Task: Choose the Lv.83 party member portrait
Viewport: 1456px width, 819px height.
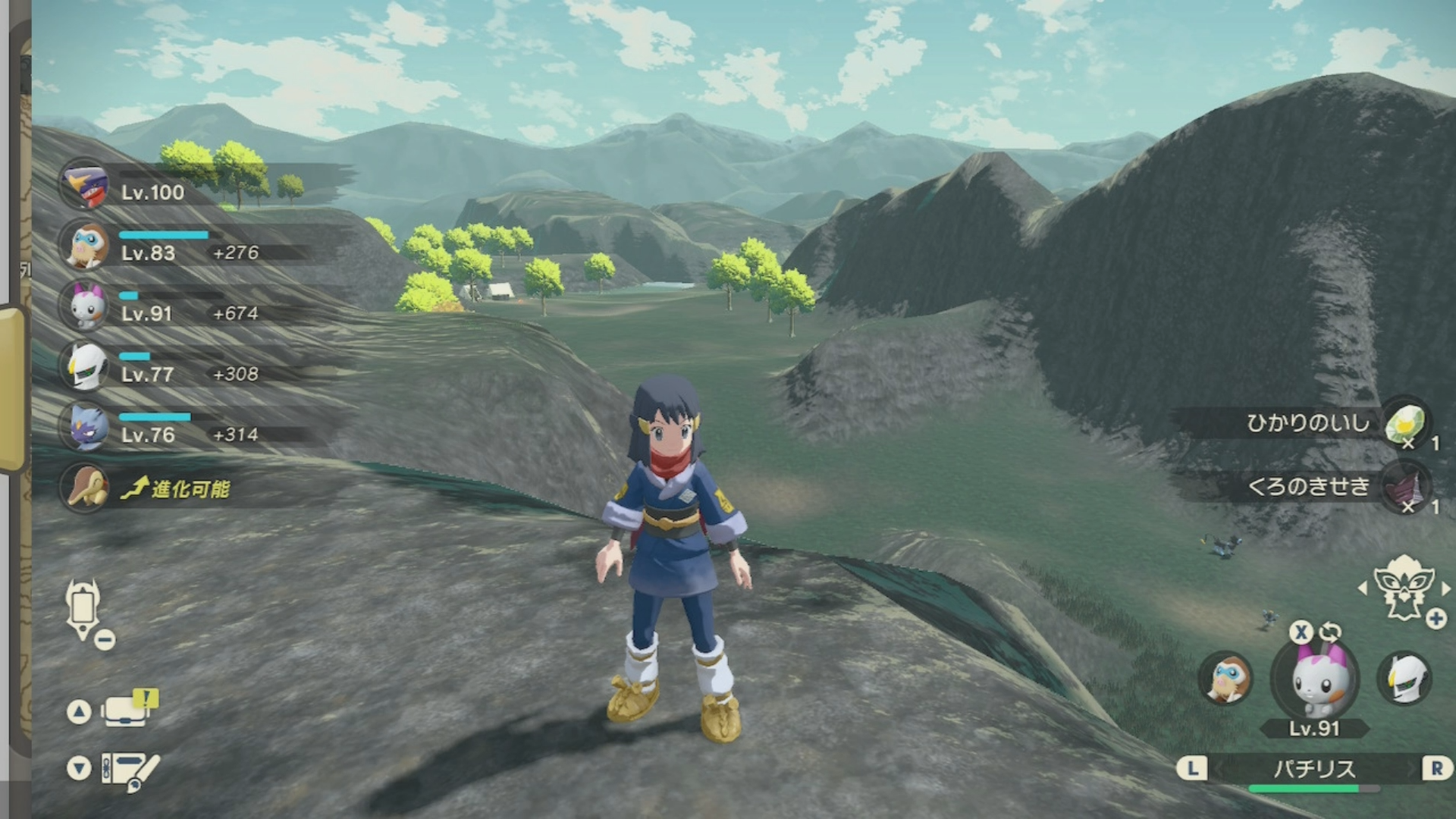Action: tap(86, 245)
